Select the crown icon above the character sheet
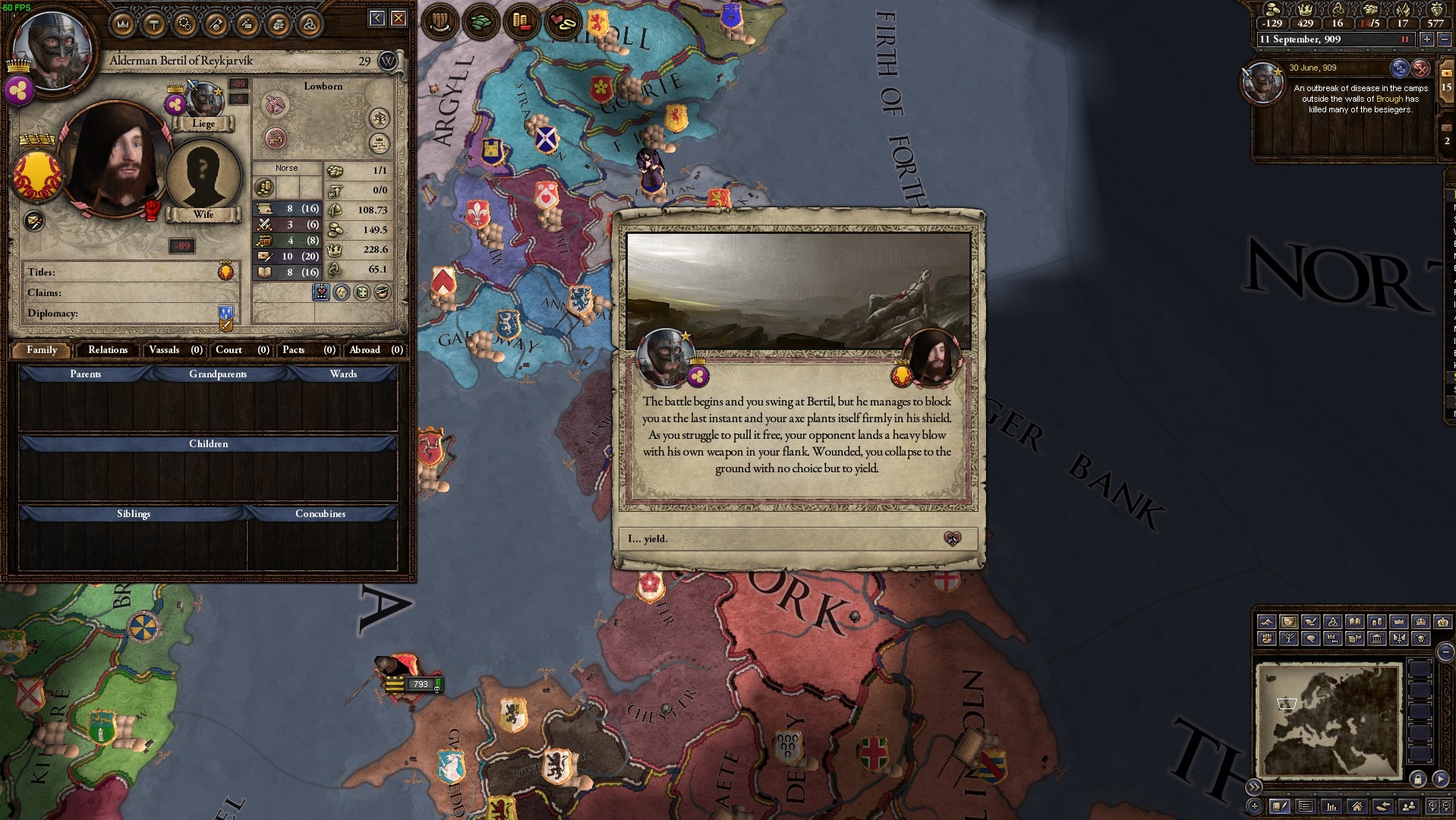The width and height of the screenshot is (1456, 820). click(121, 24)
